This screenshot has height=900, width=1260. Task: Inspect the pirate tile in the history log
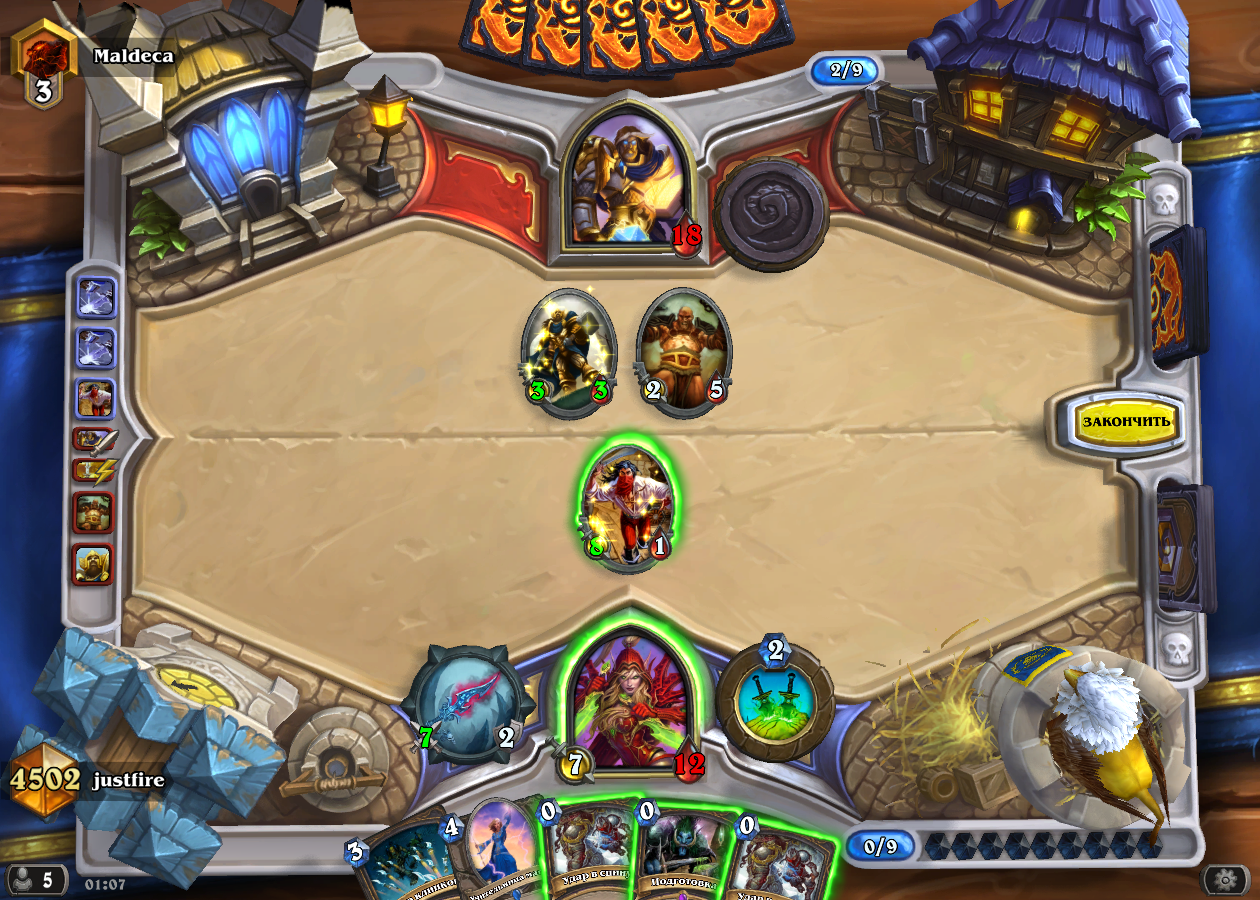96,398
